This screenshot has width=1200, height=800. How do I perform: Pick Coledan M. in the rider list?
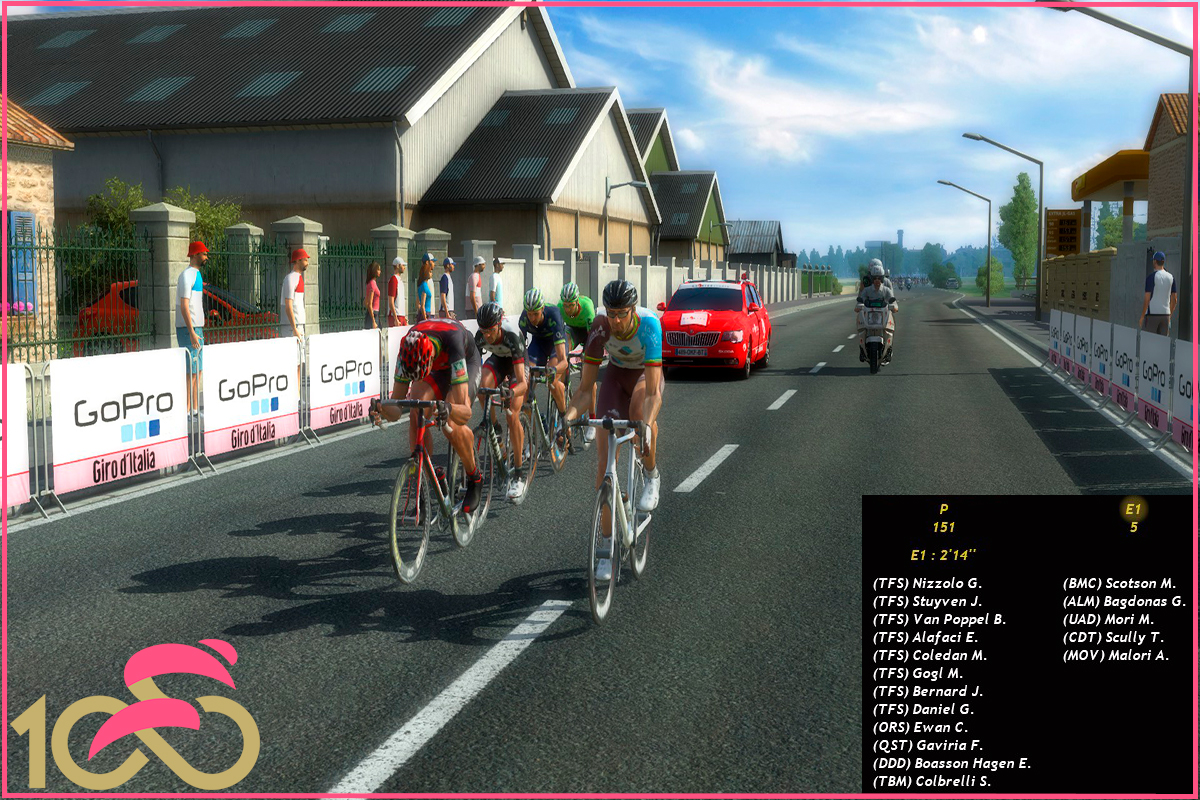(x=929, y=655)
